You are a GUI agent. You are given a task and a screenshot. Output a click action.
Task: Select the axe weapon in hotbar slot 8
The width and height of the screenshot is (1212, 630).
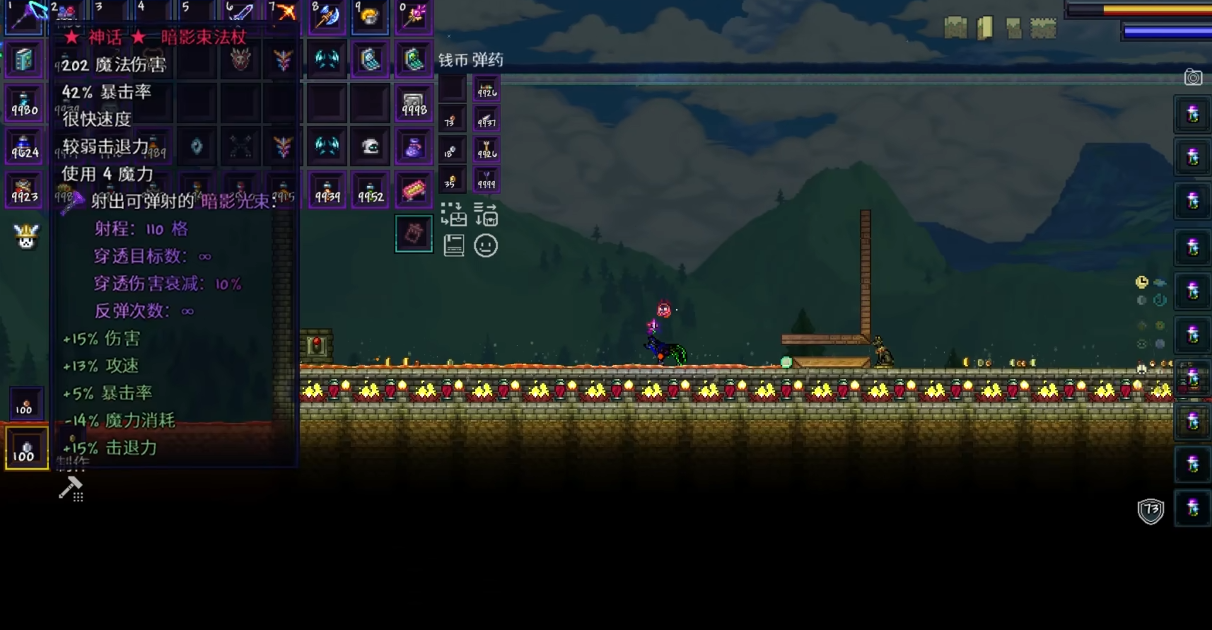(327, 15)
